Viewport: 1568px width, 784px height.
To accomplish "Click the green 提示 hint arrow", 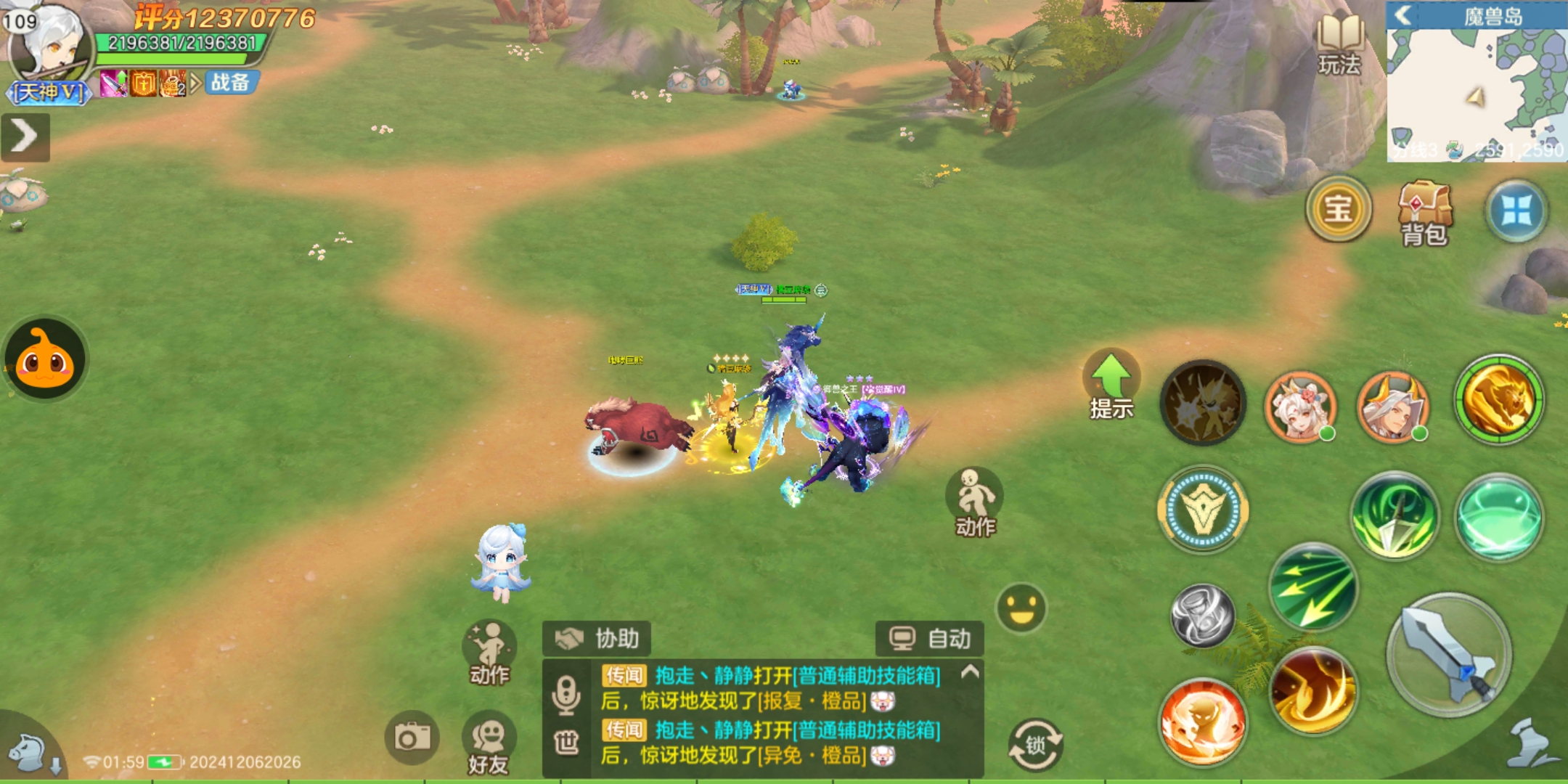I will click(1111, 385).
